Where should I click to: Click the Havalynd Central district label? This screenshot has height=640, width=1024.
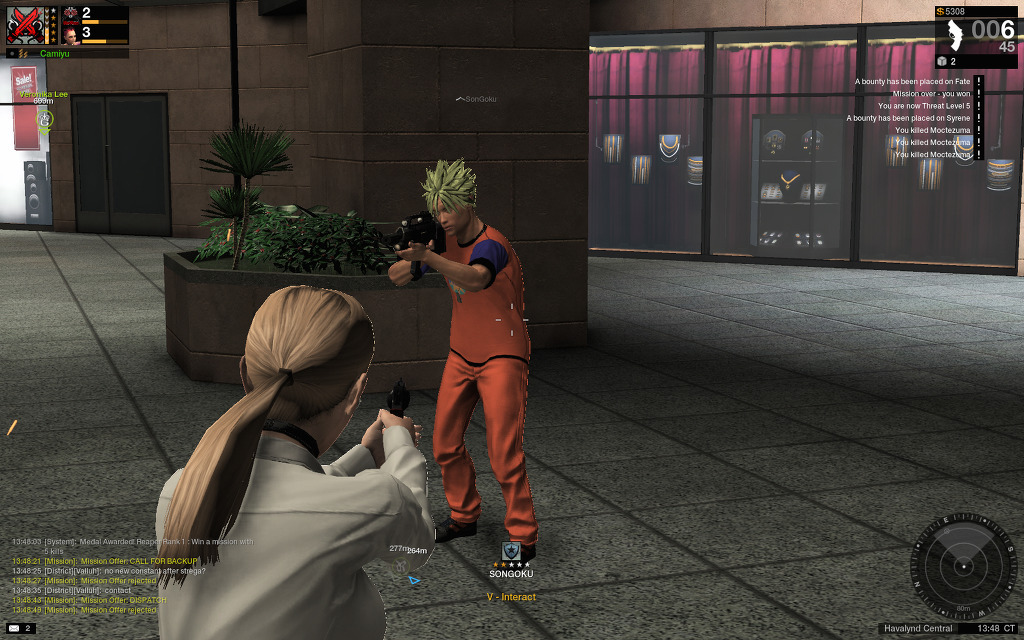click(x=919, y=629)
